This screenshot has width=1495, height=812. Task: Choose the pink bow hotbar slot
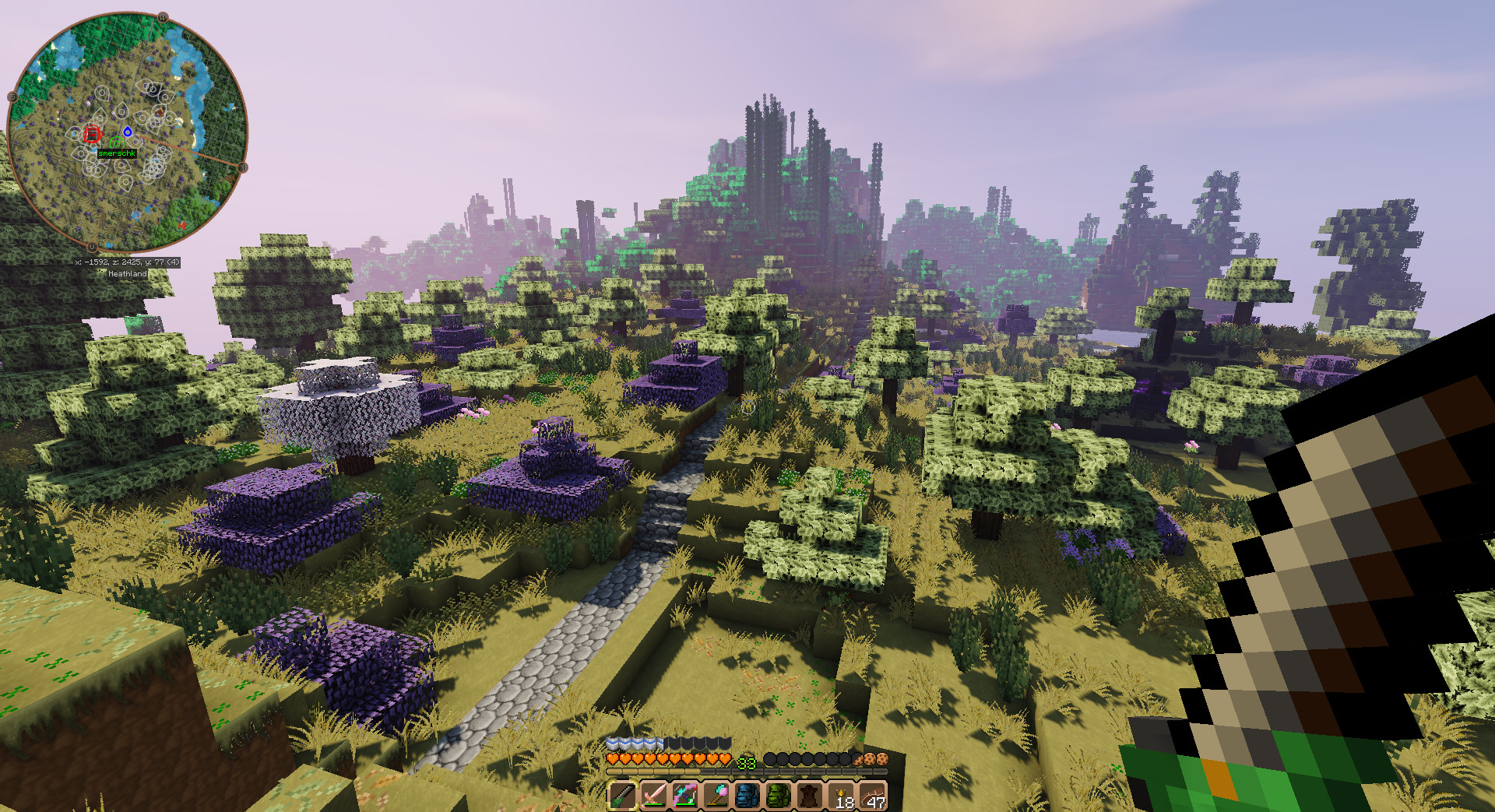coord(684,796)
